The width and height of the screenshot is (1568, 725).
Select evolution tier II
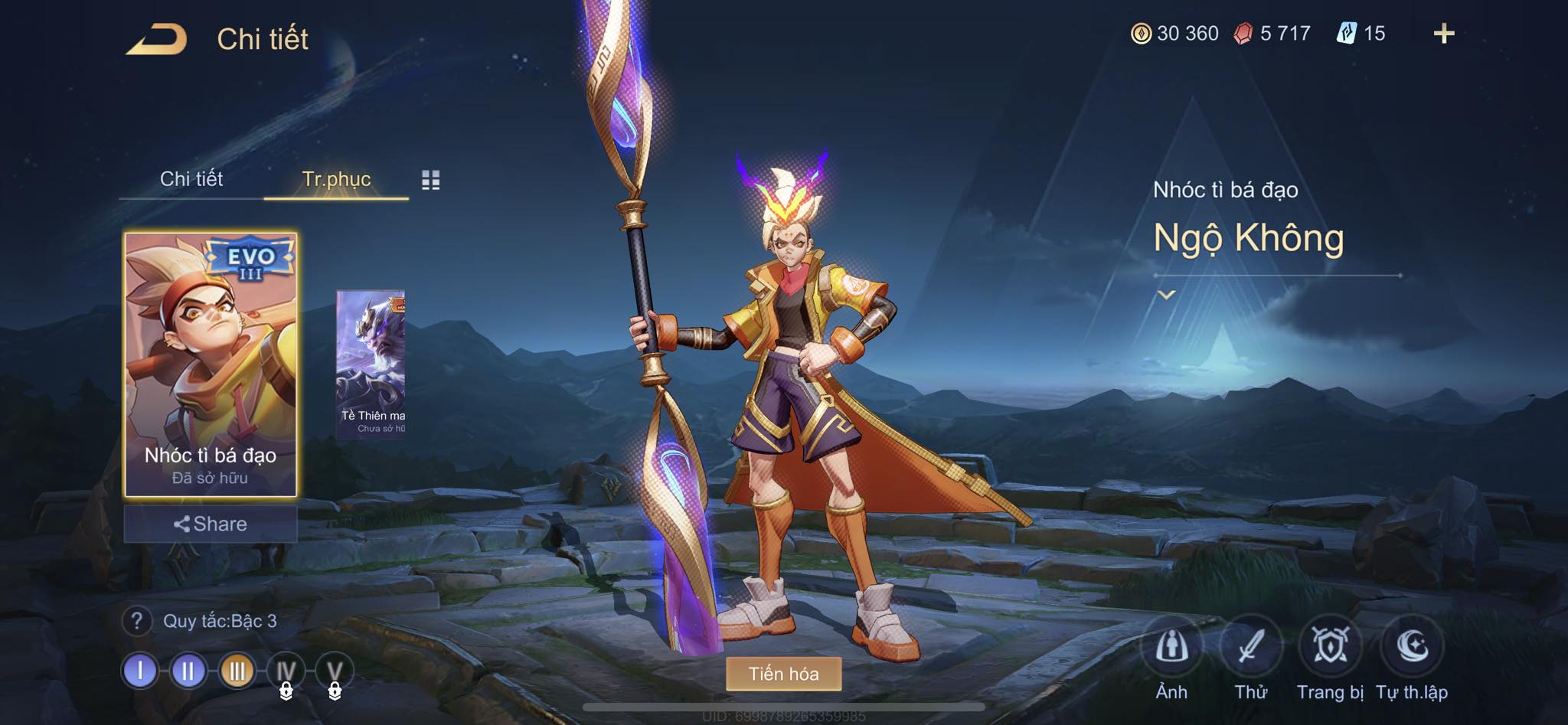pos(188,671)
